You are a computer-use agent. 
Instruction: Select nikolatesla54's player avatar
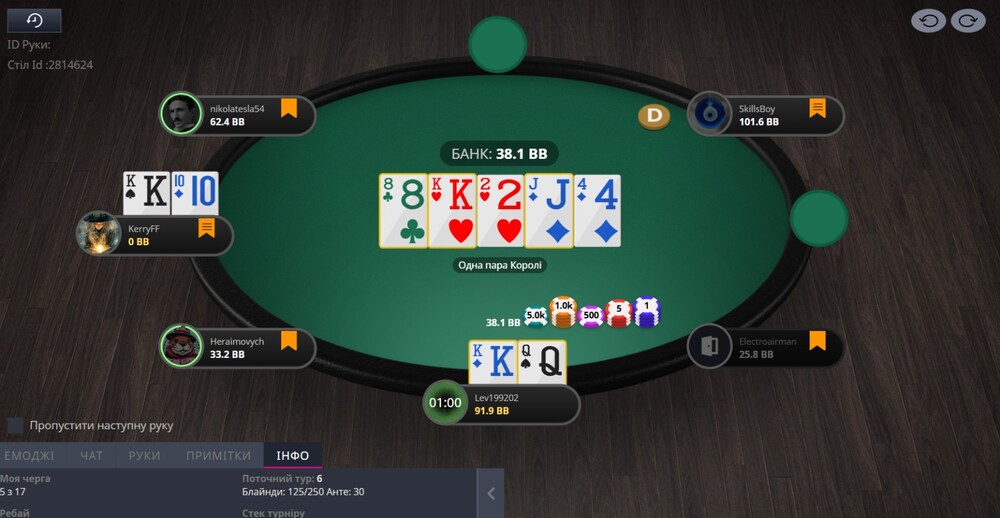180,114
